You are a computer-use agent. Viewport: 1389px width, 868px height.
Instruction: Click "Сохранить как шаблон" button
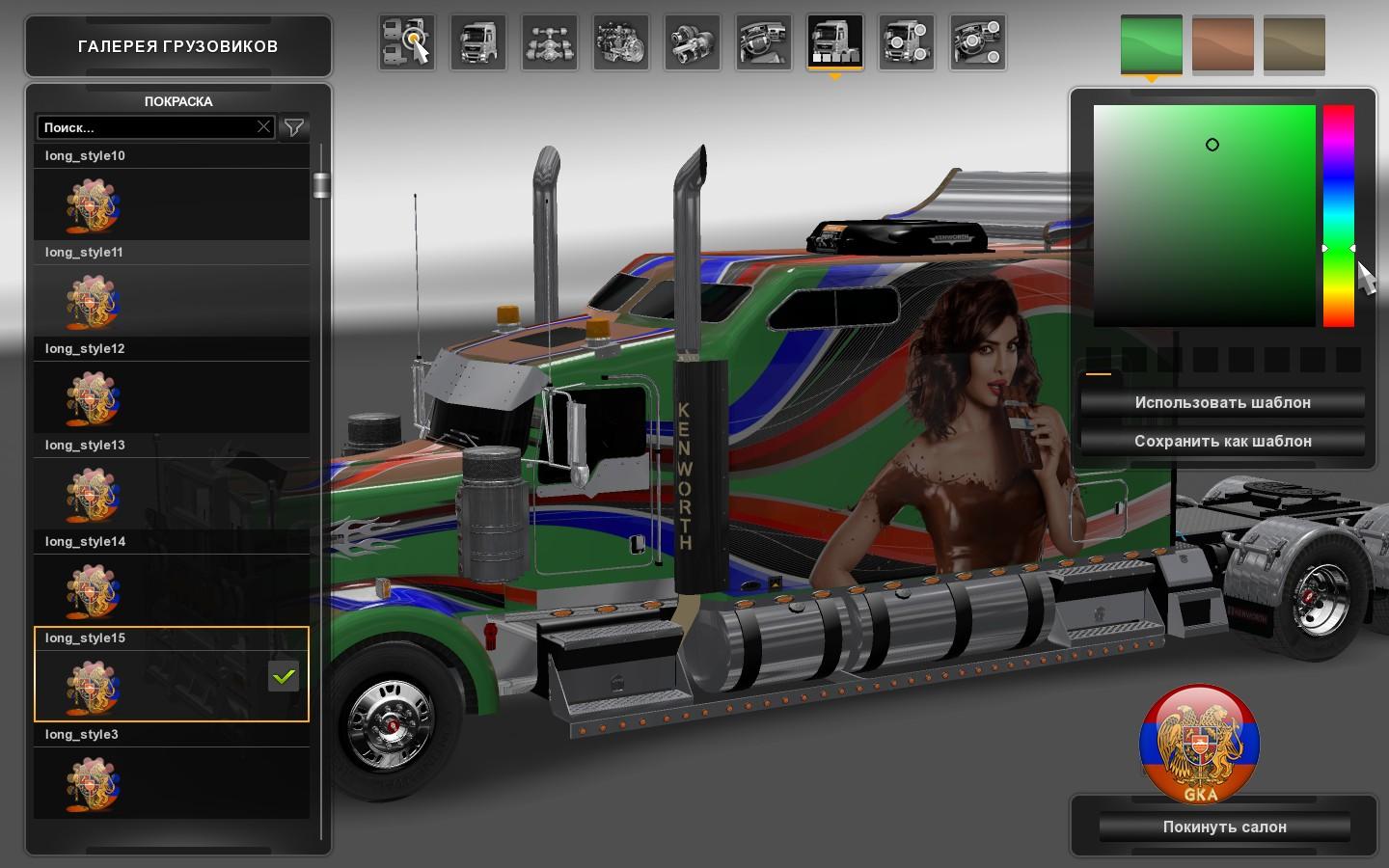(1222, 442)
